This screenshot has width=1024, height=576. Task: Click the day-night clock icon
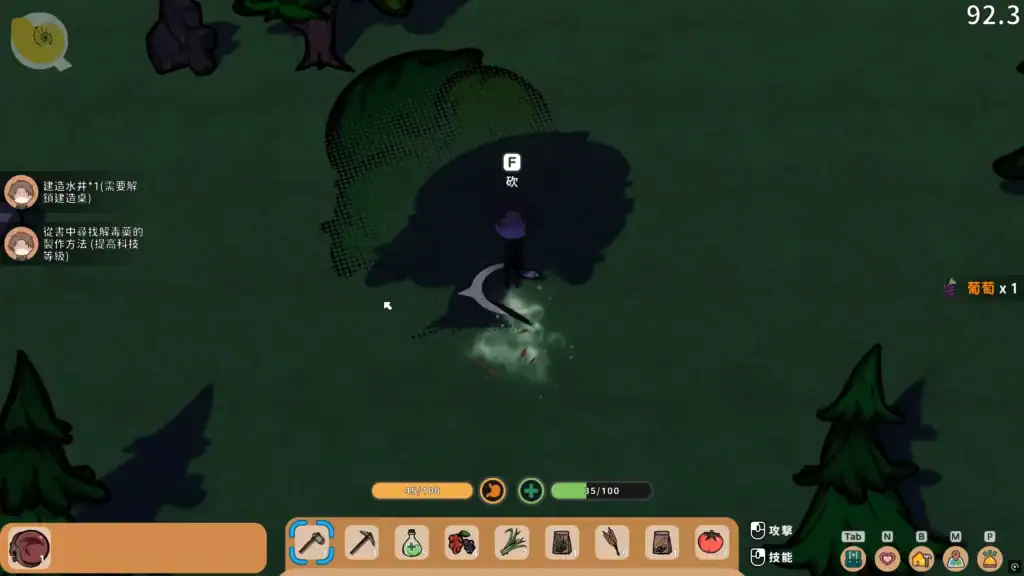tap(40, 40)
